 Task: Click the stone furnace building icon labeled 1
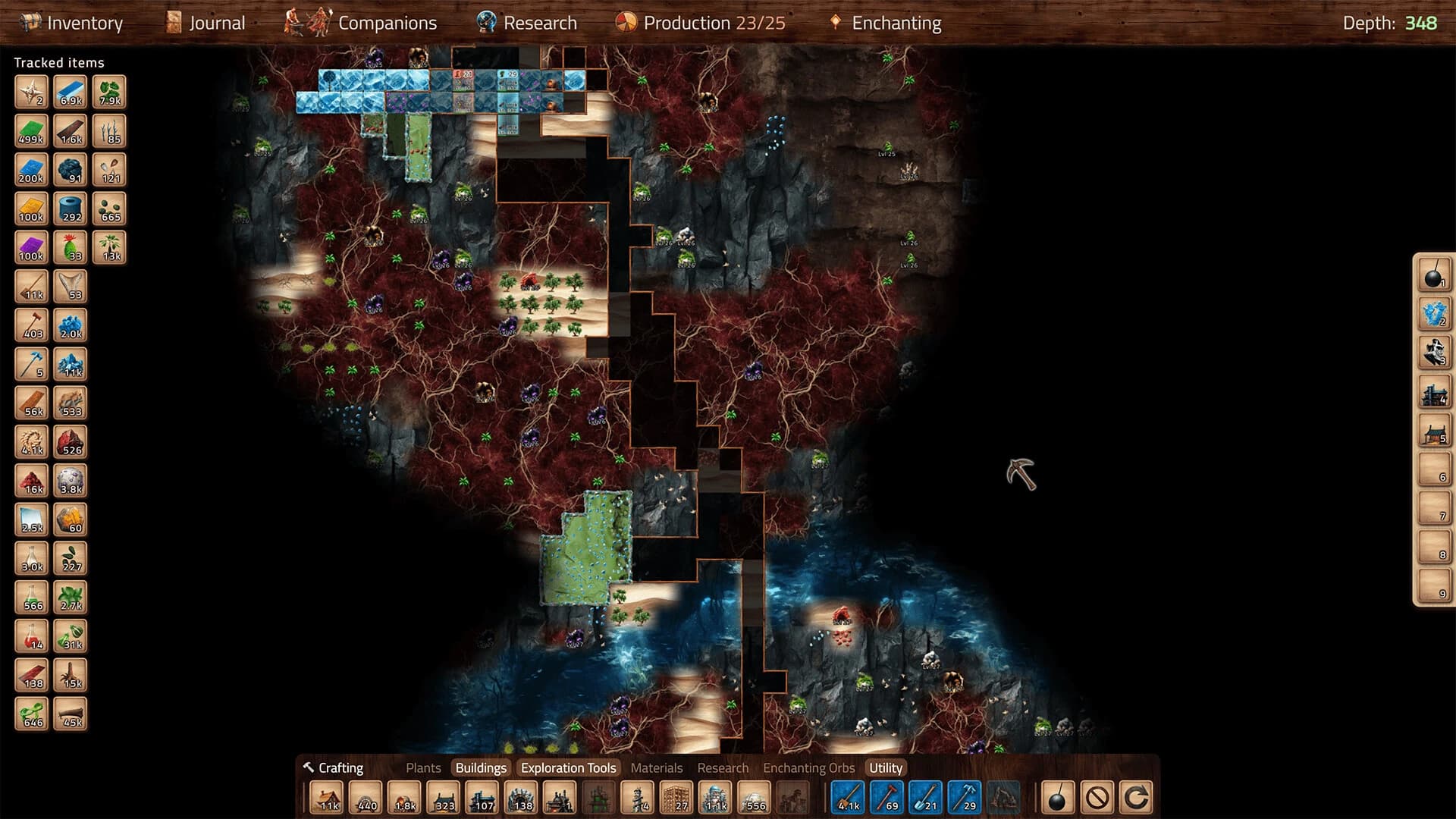[558, 797]
